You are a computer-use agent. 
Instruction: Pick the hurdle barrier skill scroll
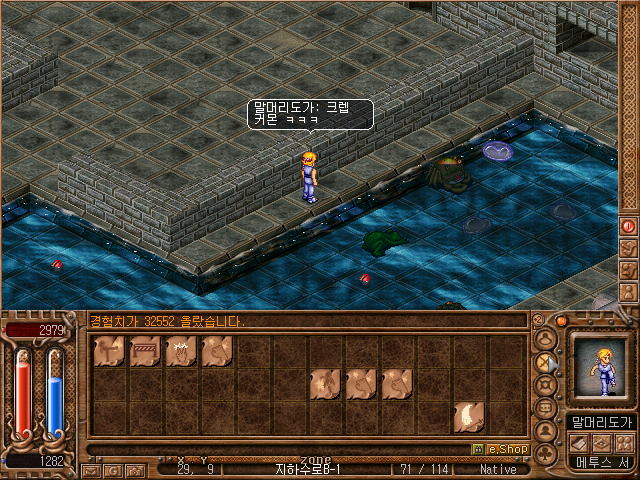click(145, 351)
